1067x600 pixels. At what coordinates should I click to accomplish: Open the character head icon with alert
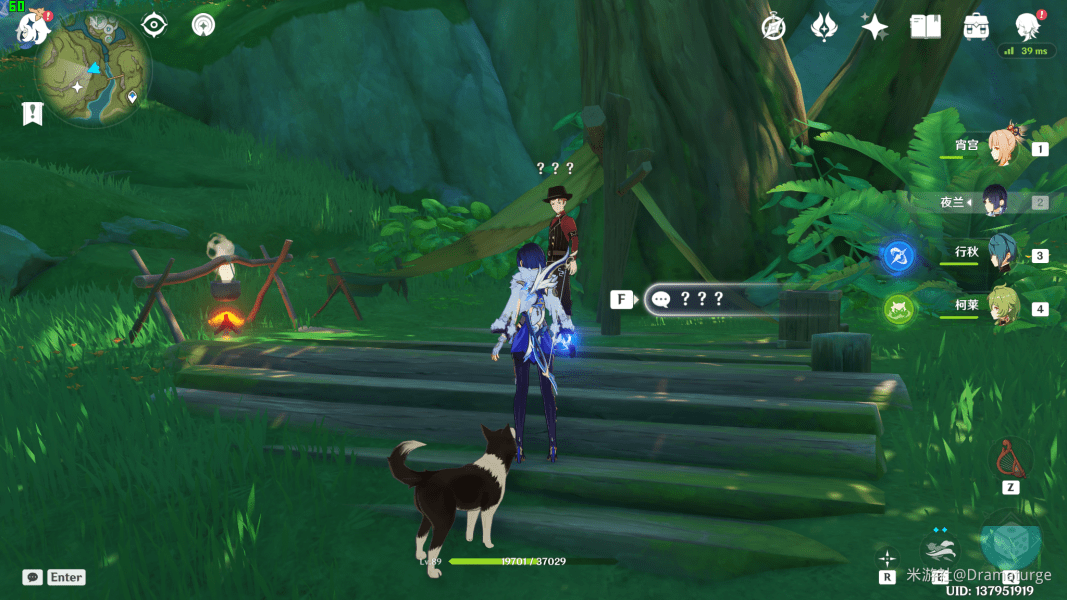tap(1027, 26)
